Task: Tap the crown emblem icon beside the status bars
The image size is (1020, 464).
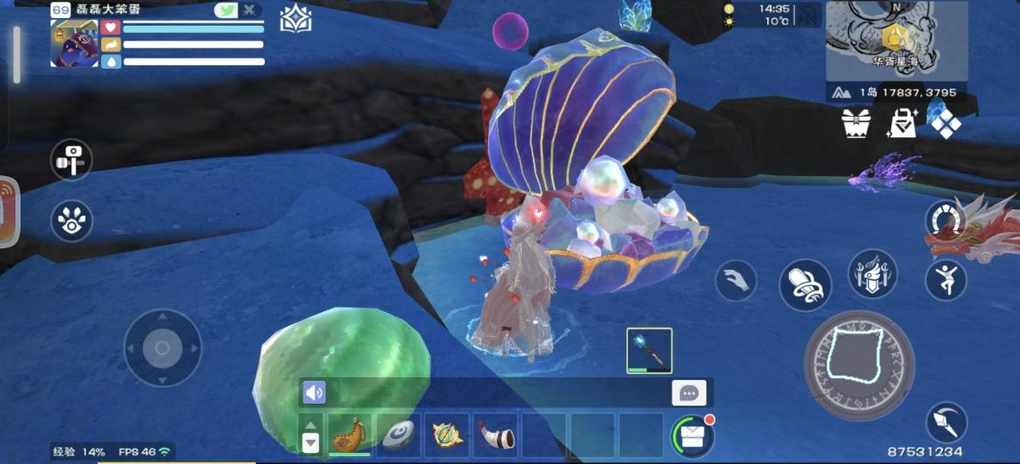Action: click(295, 19)
